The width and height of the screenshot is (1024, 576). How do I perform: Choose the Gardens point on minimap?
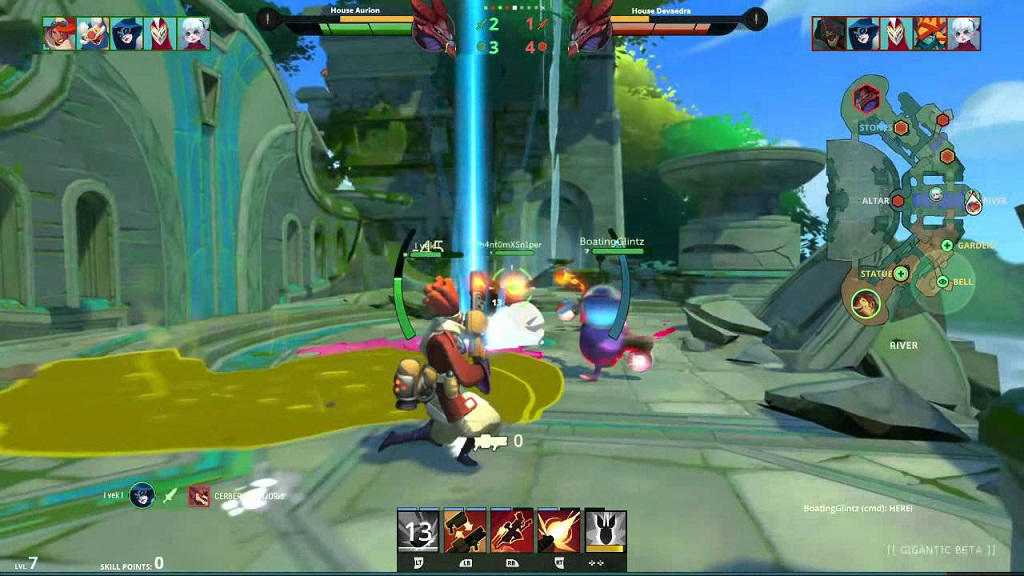[x=947, y=245]
